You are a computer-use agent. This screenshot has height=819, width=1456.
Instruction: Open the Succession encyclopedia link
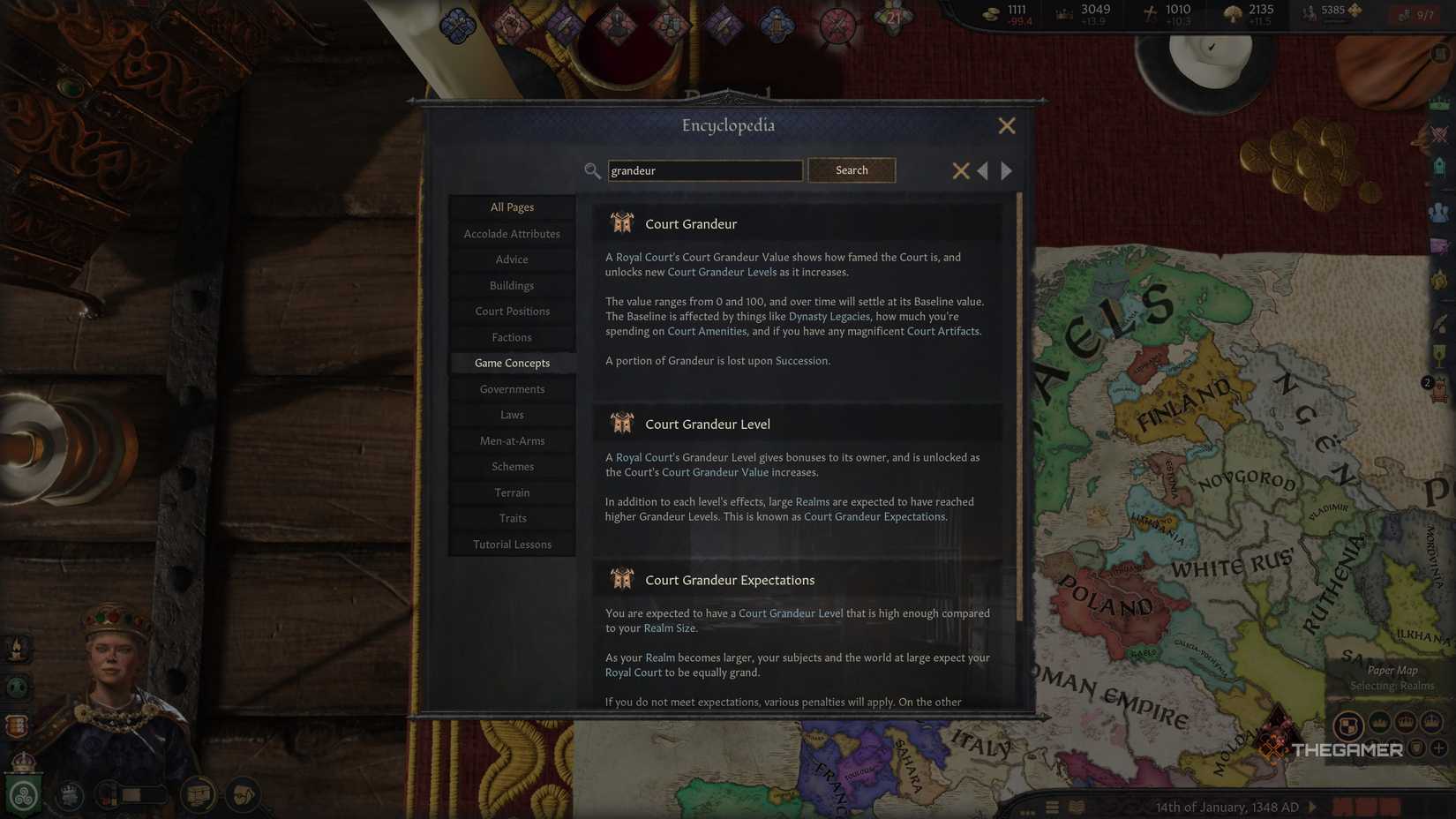[x=802, y=360]
